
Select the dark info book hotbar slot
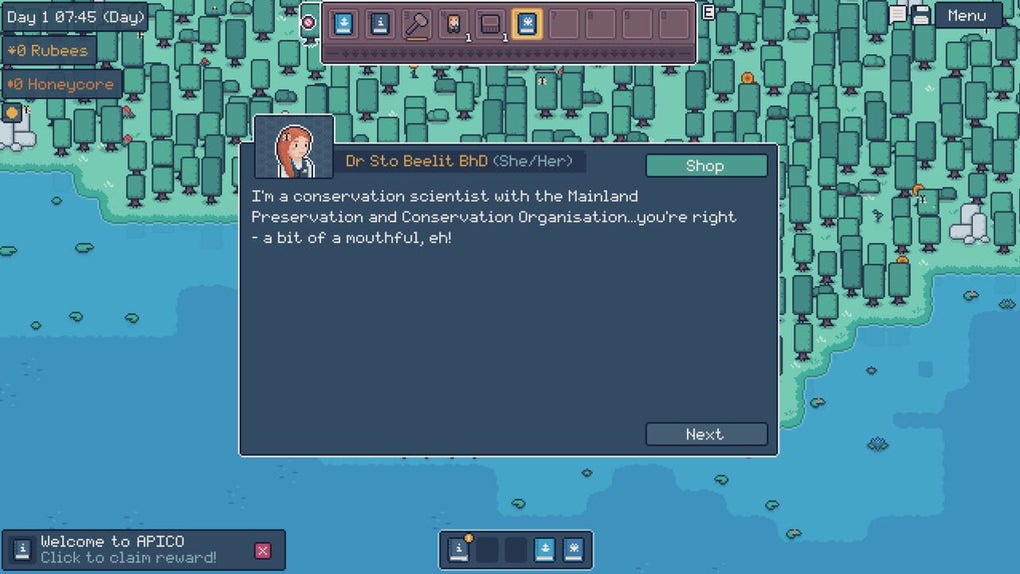(380, 24)
